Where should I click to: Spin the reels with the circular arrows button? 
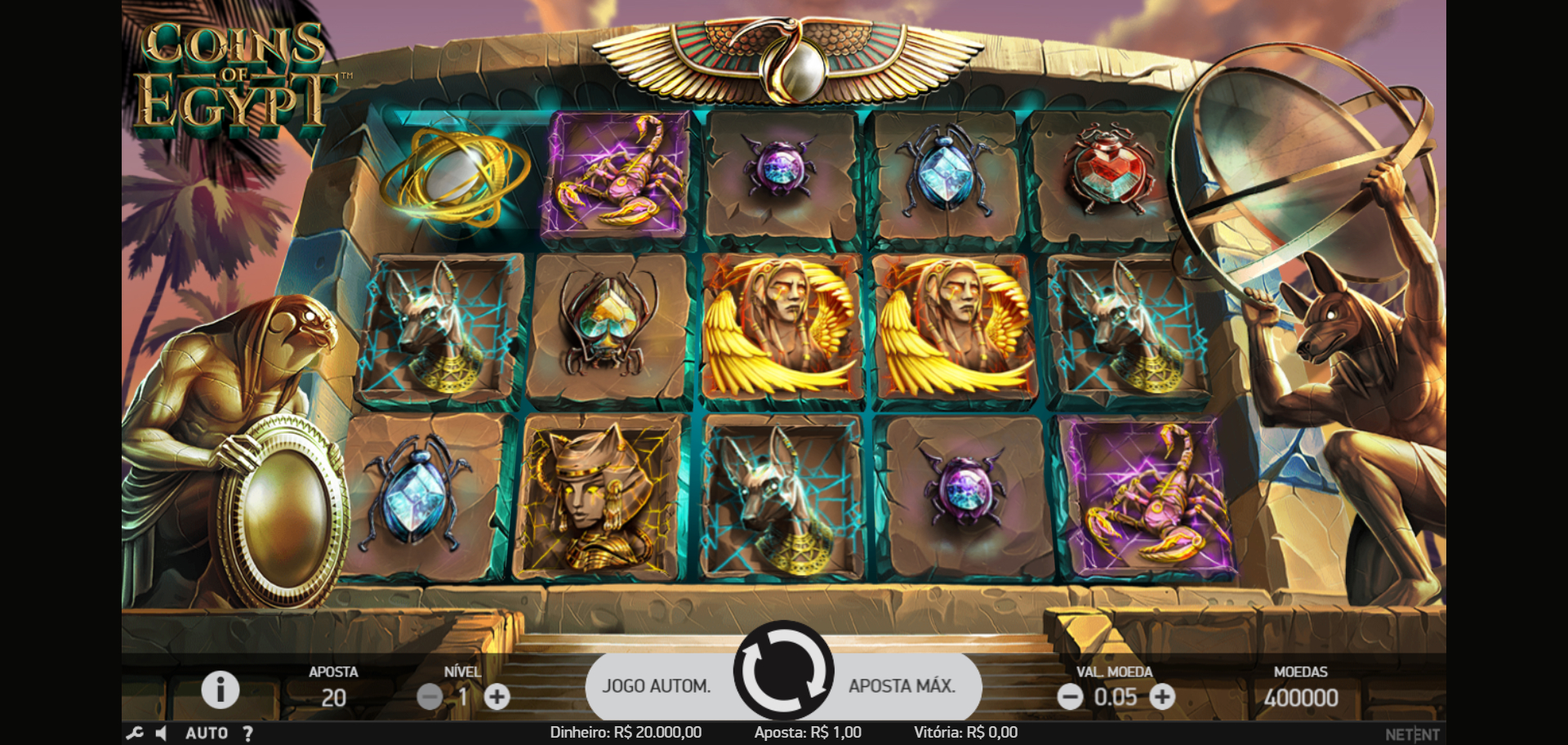tap(783, 671)
